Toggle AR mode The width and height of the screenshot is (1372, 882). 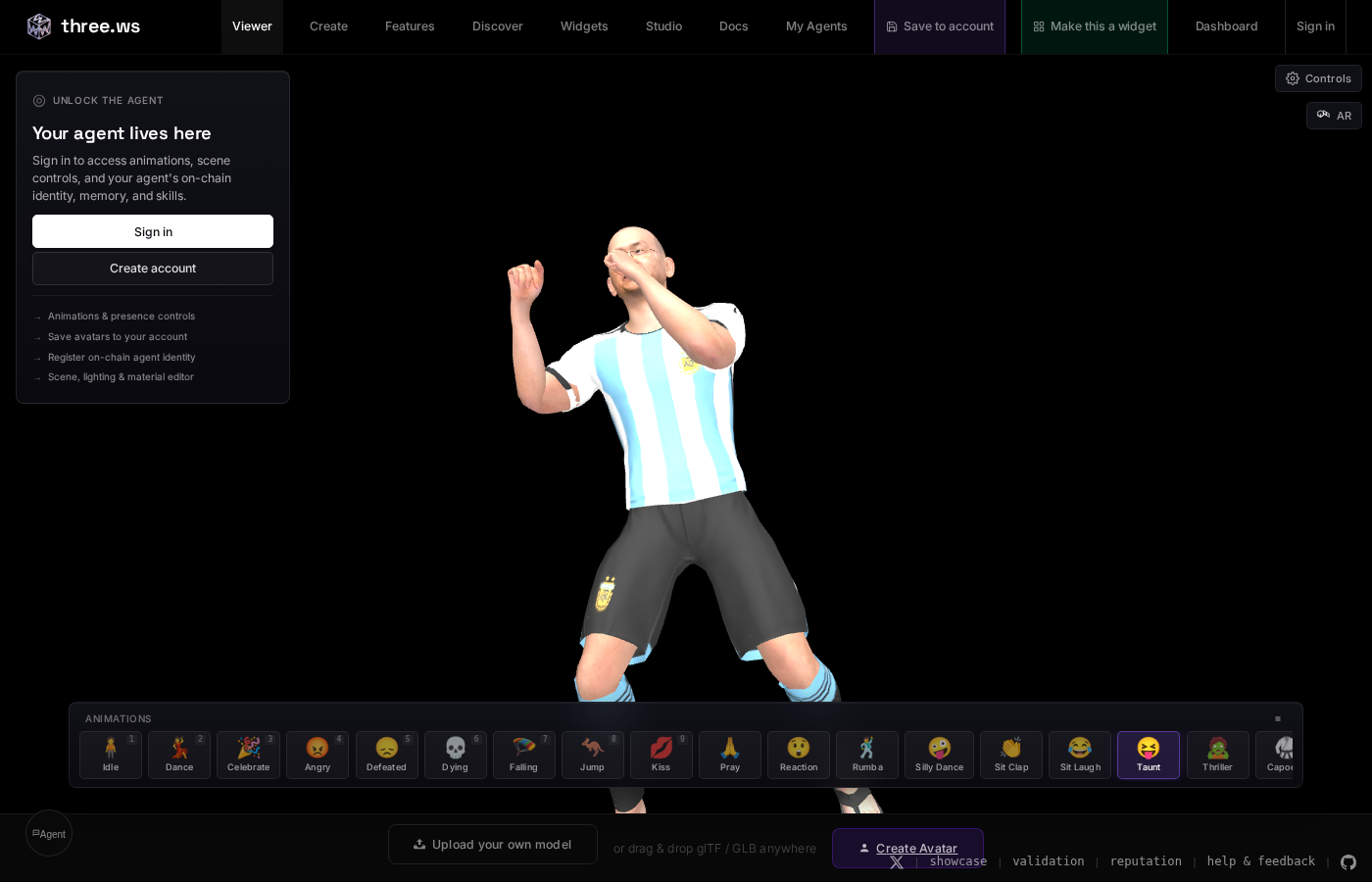pos(1334,116)
